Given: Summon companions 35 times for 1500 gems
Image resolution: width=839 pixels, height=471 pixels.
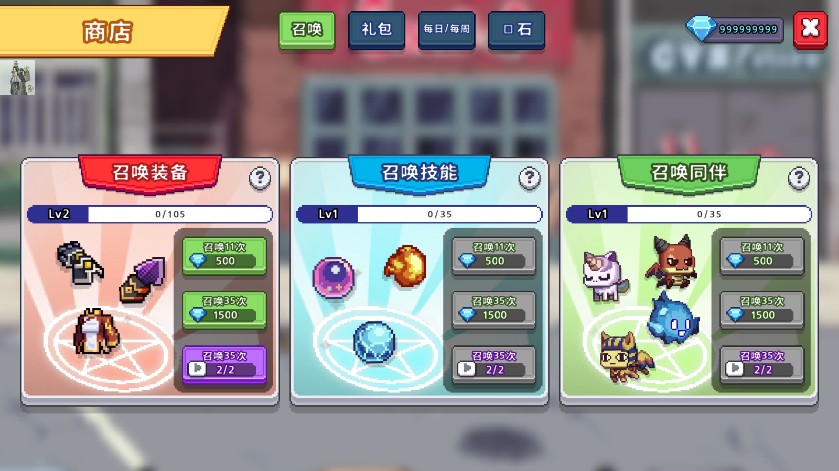Looking at the screenshot, I should click(x=762, y=309).
